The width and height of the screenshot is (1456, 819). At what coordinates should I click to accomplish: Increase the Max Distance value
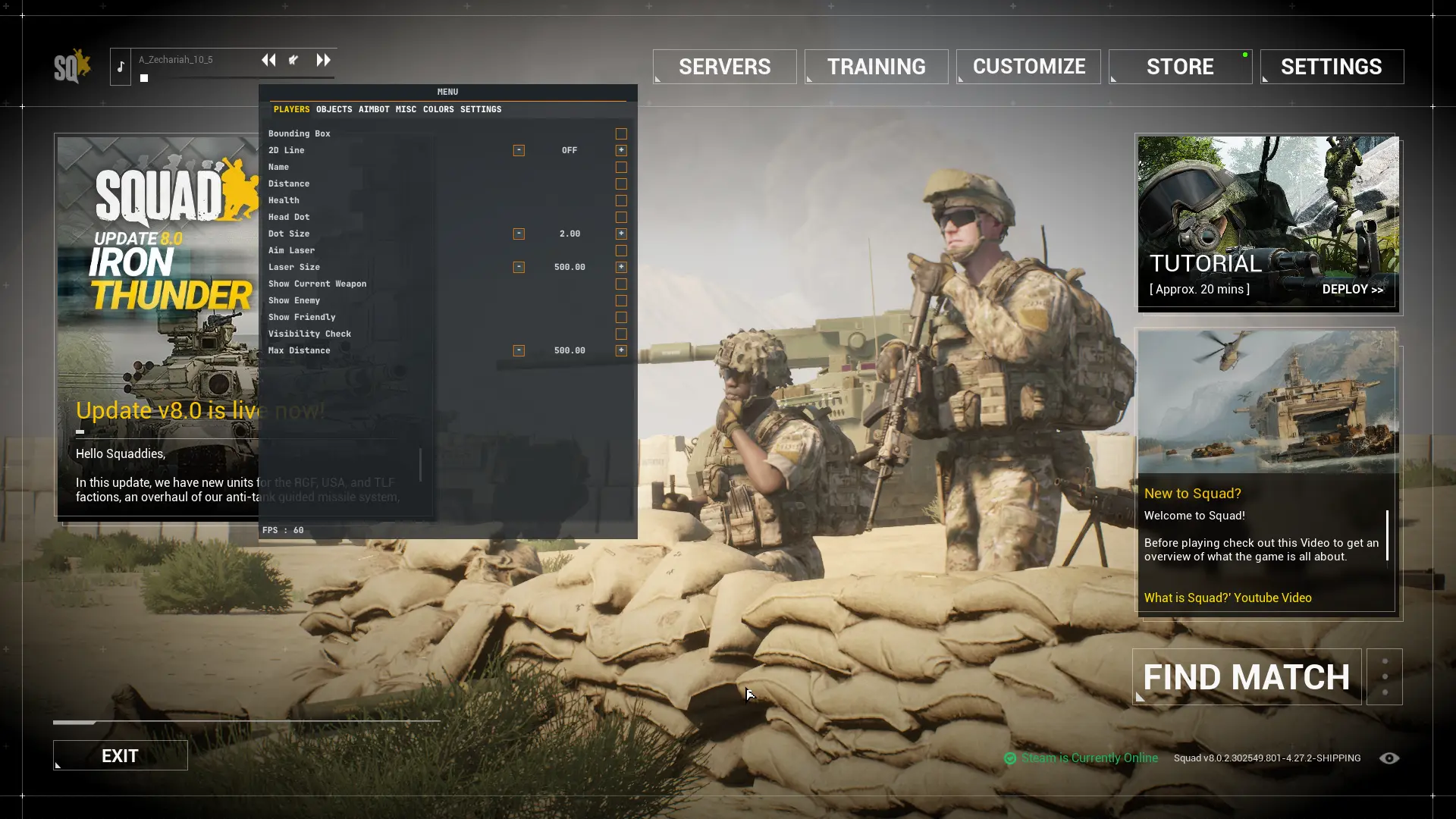(621, 350)
